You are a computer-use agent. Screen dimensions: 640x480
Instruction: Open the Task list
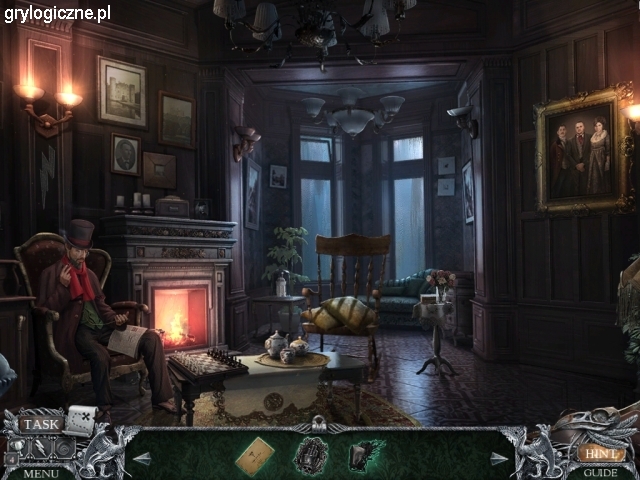41,424
